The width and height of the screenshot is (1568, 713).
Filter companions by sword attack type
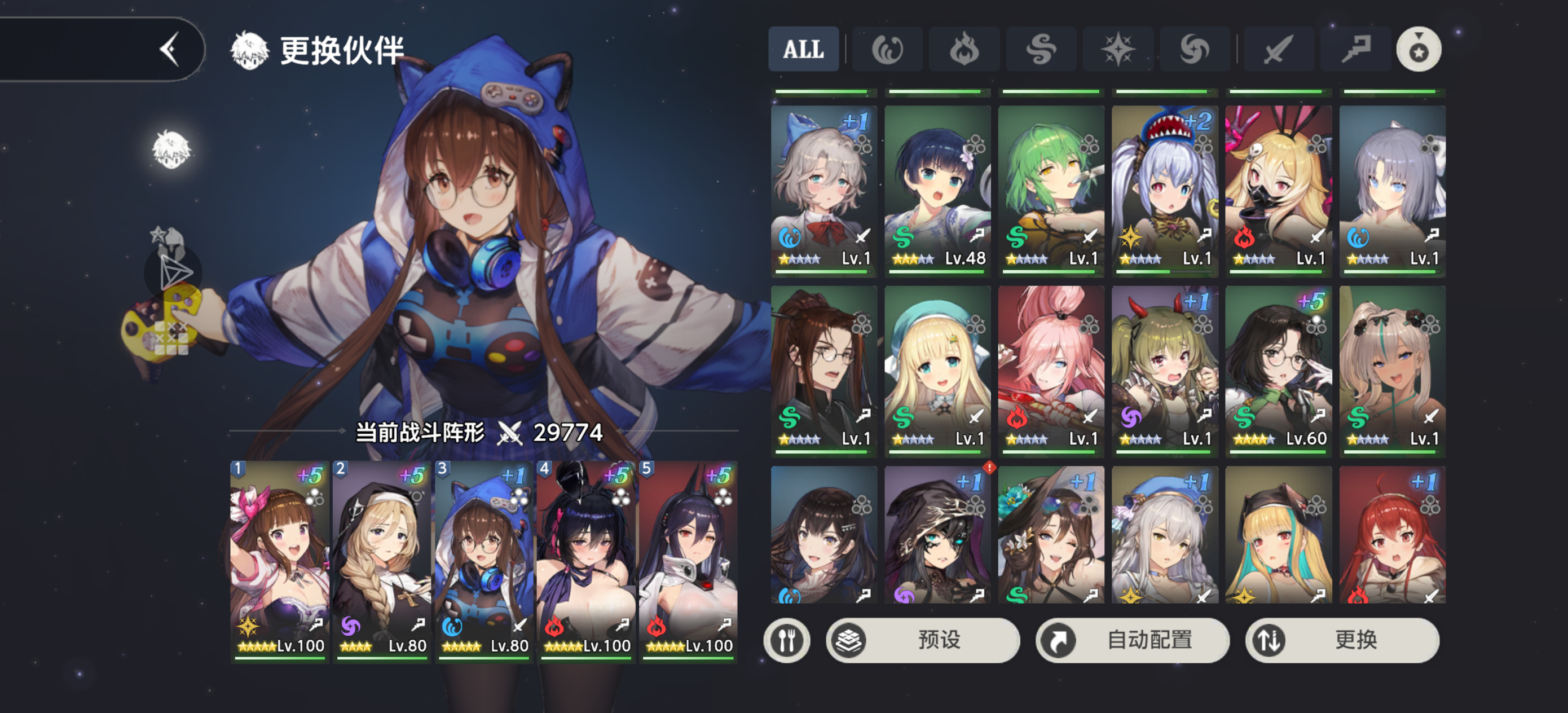tap(1278, 49)
